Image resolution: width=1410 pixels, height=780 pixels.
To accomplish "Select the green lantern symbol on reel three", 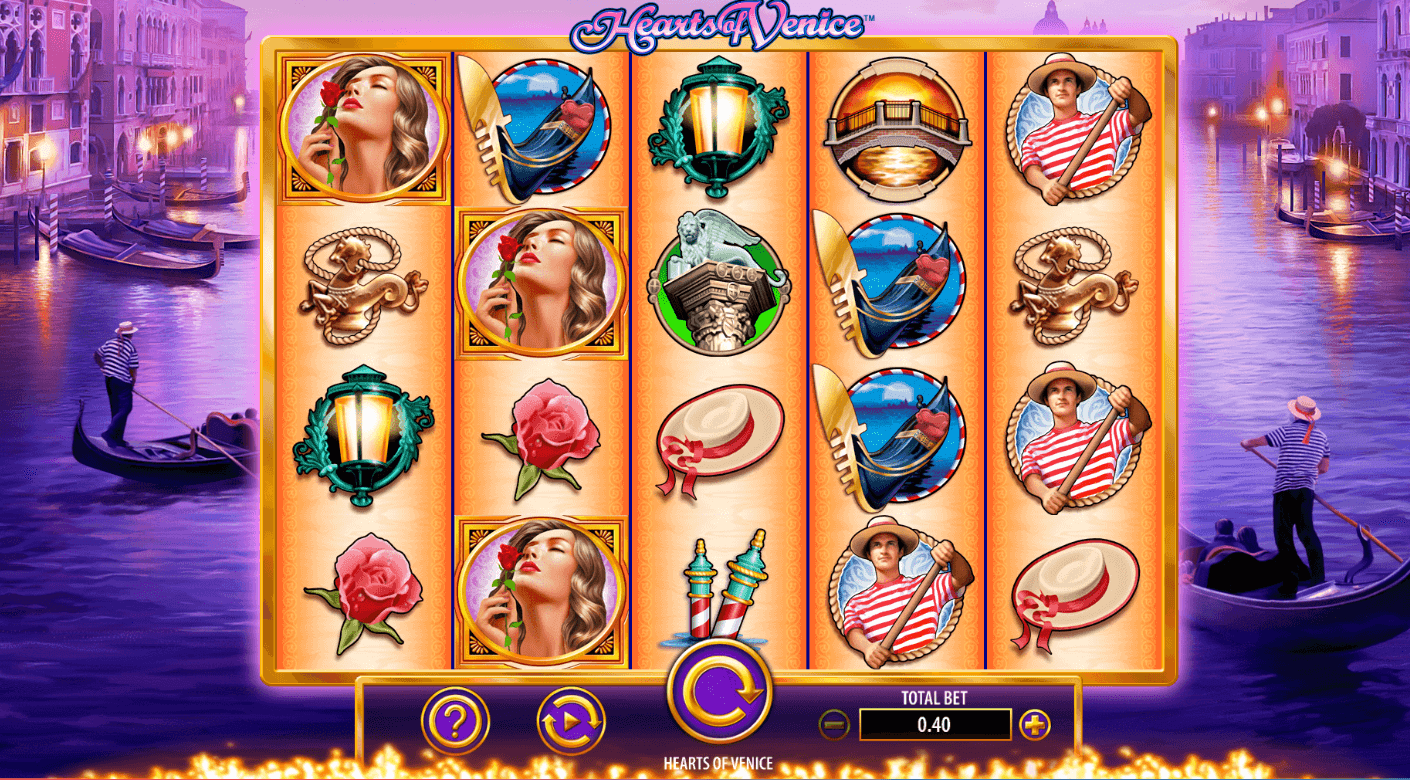I will tap(716, 125).
